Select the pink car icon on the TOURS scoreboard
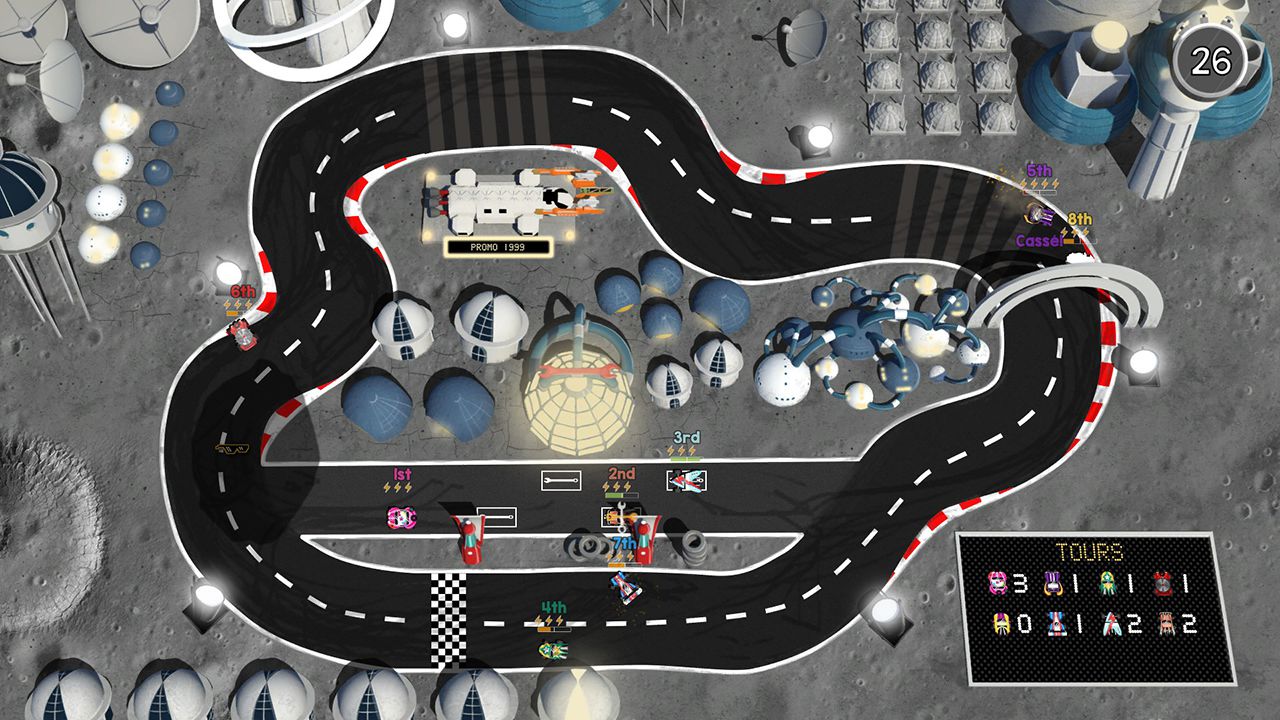Image resolution: width=1280 pixels, height=720 pixels. pyautogui.click(x=999, y=582)
